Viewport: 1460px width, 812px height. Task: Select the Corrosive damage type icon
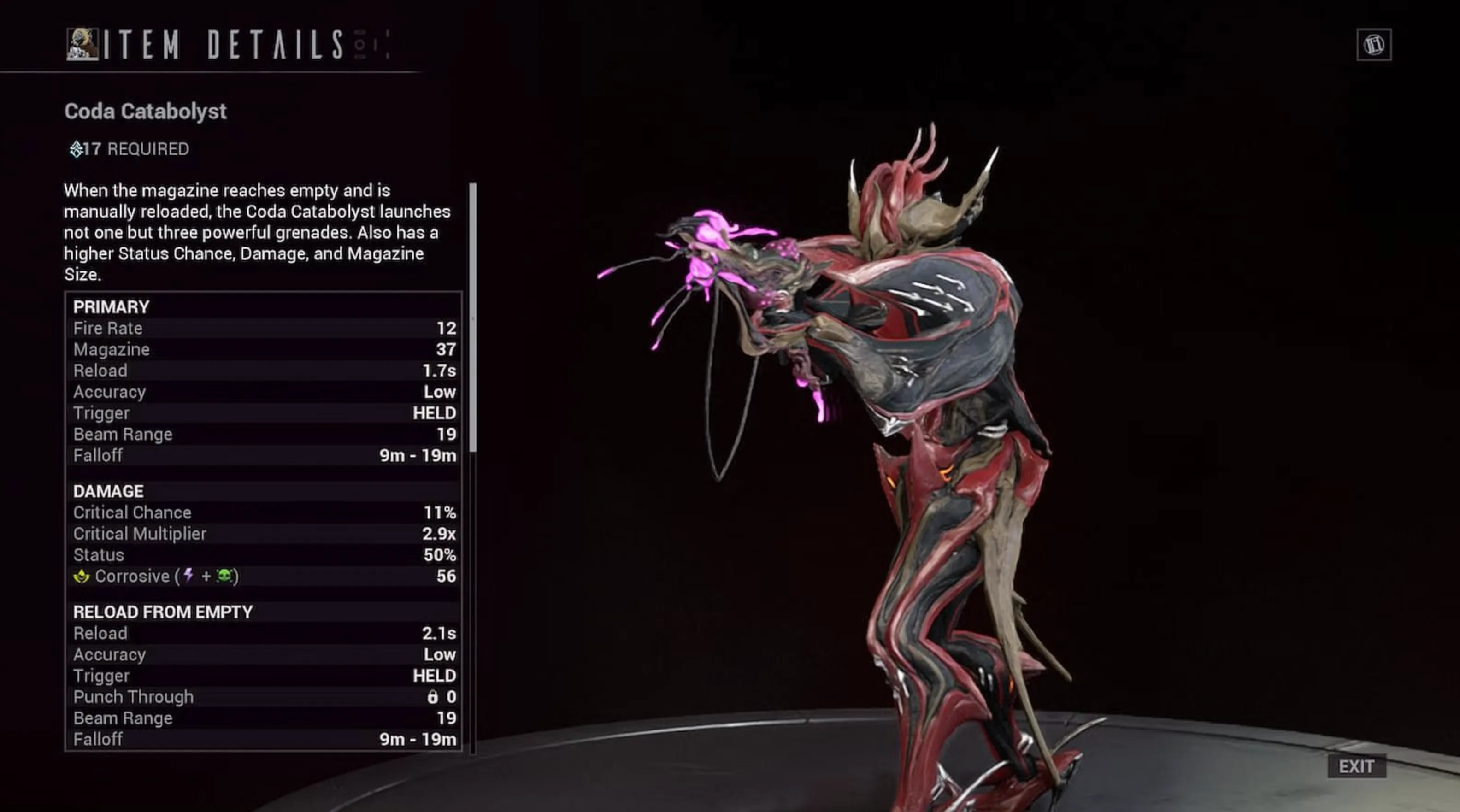82,576
